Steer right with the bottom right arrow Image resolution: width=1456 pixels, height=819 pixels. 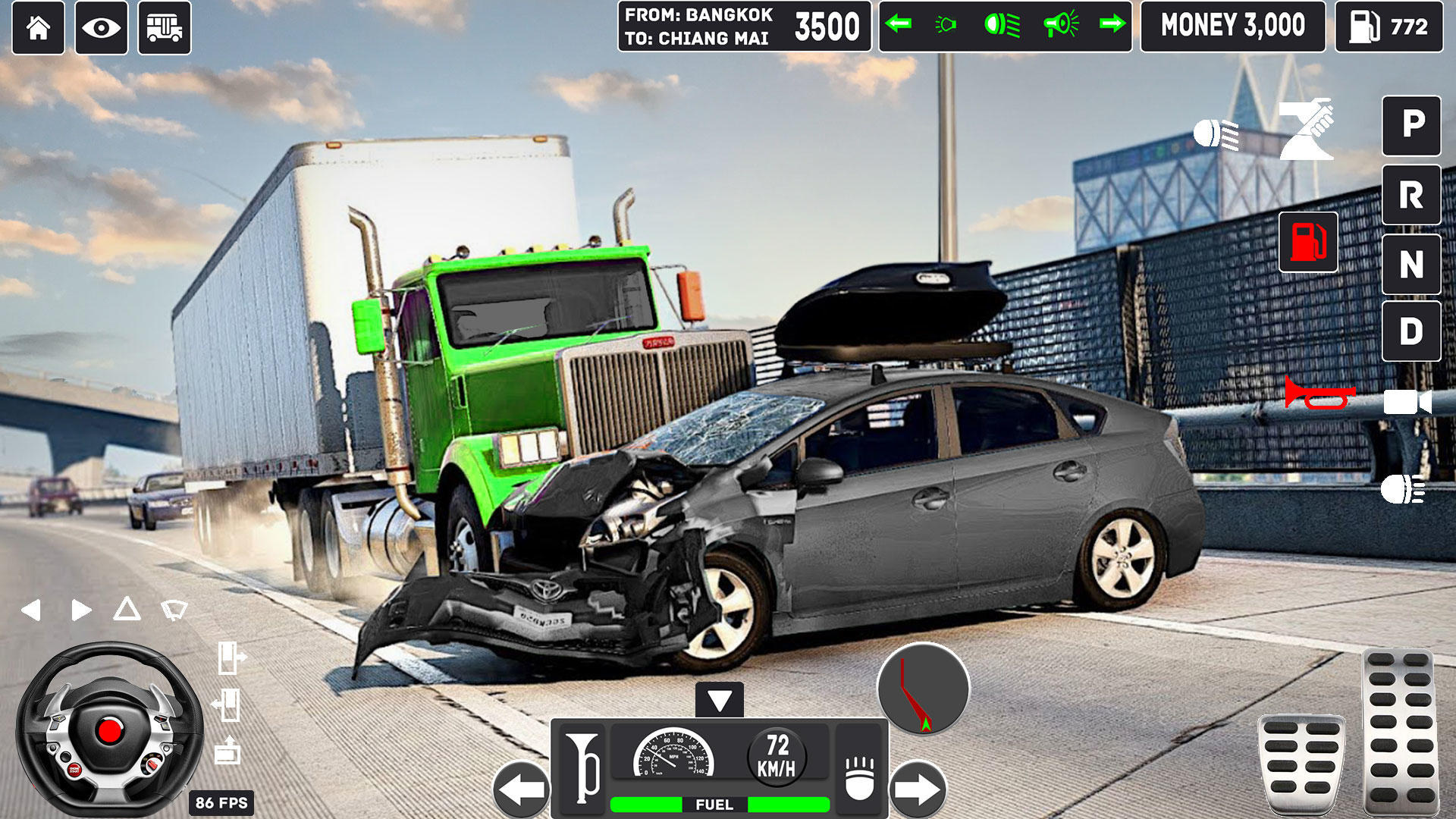(x=918, y=789)
